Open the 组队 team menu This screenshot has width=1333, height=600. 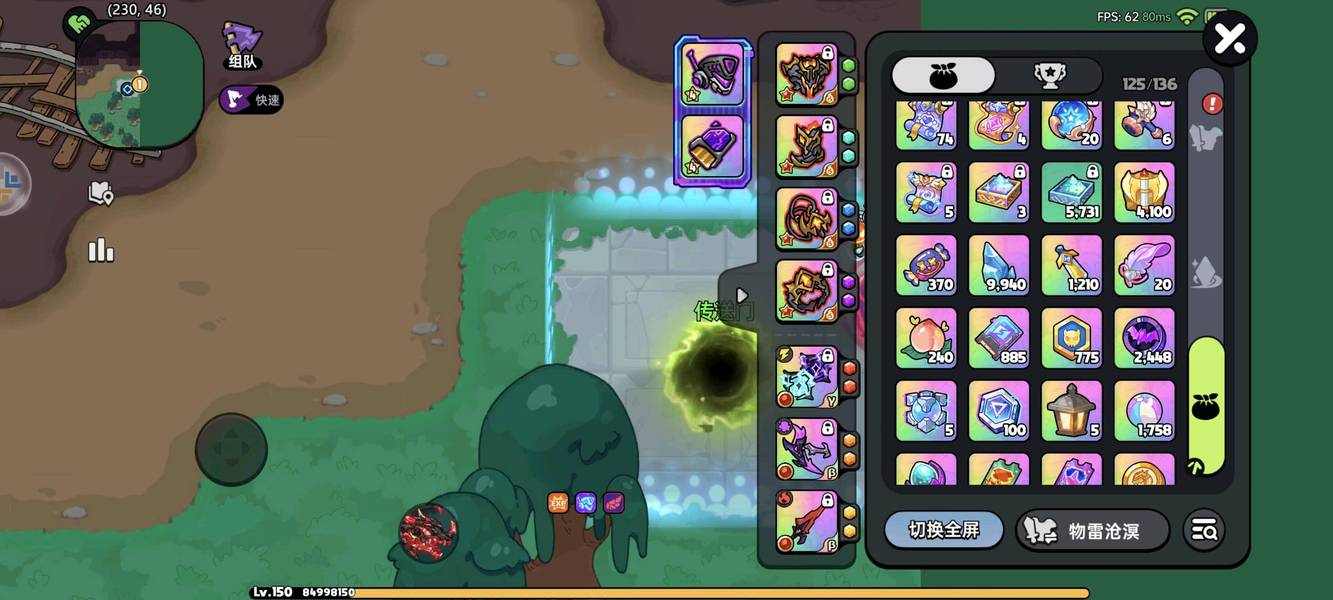tap(242, 46)
